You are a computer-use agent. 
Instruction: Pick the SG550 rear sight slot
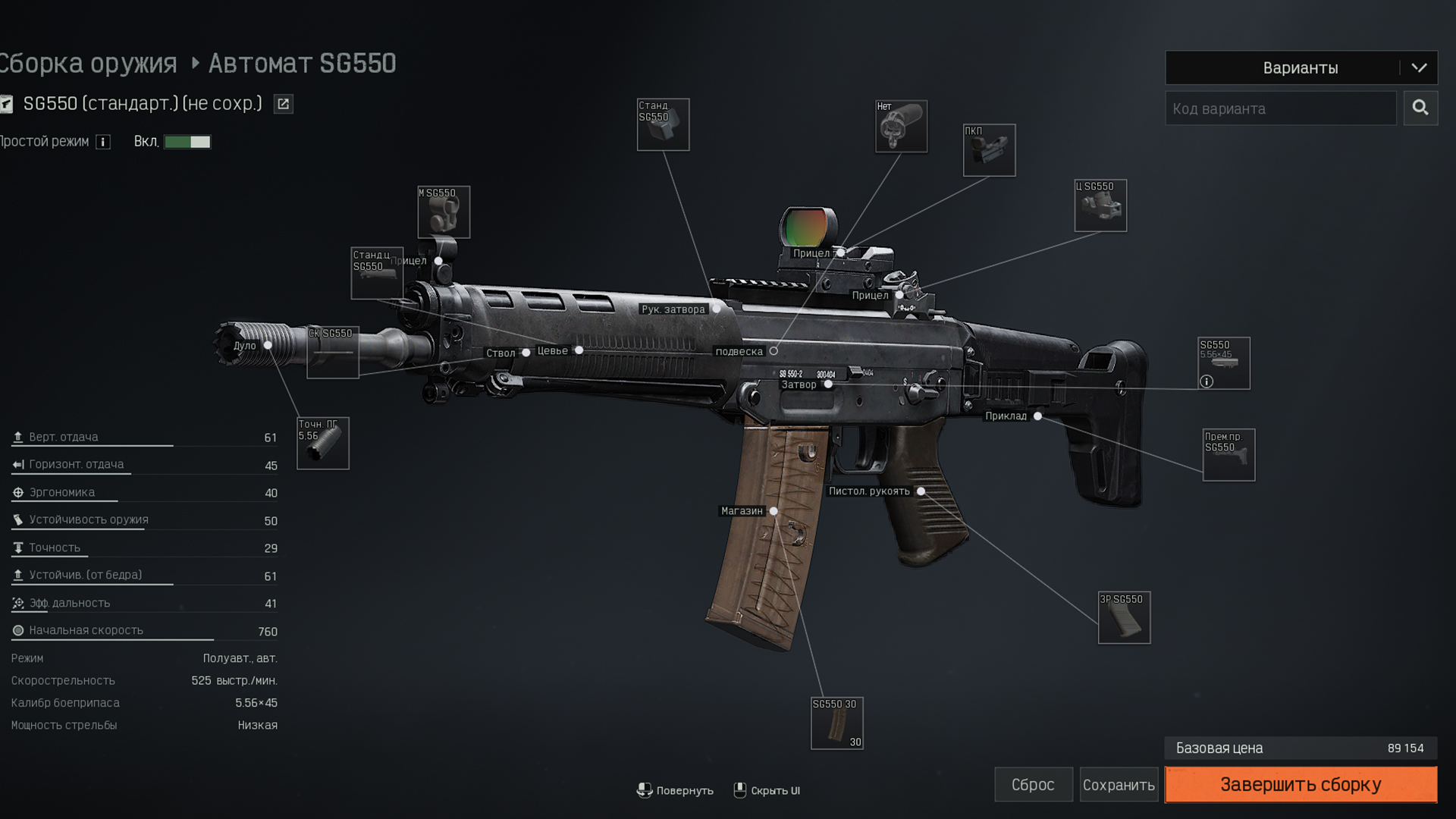coord(1100,206)
